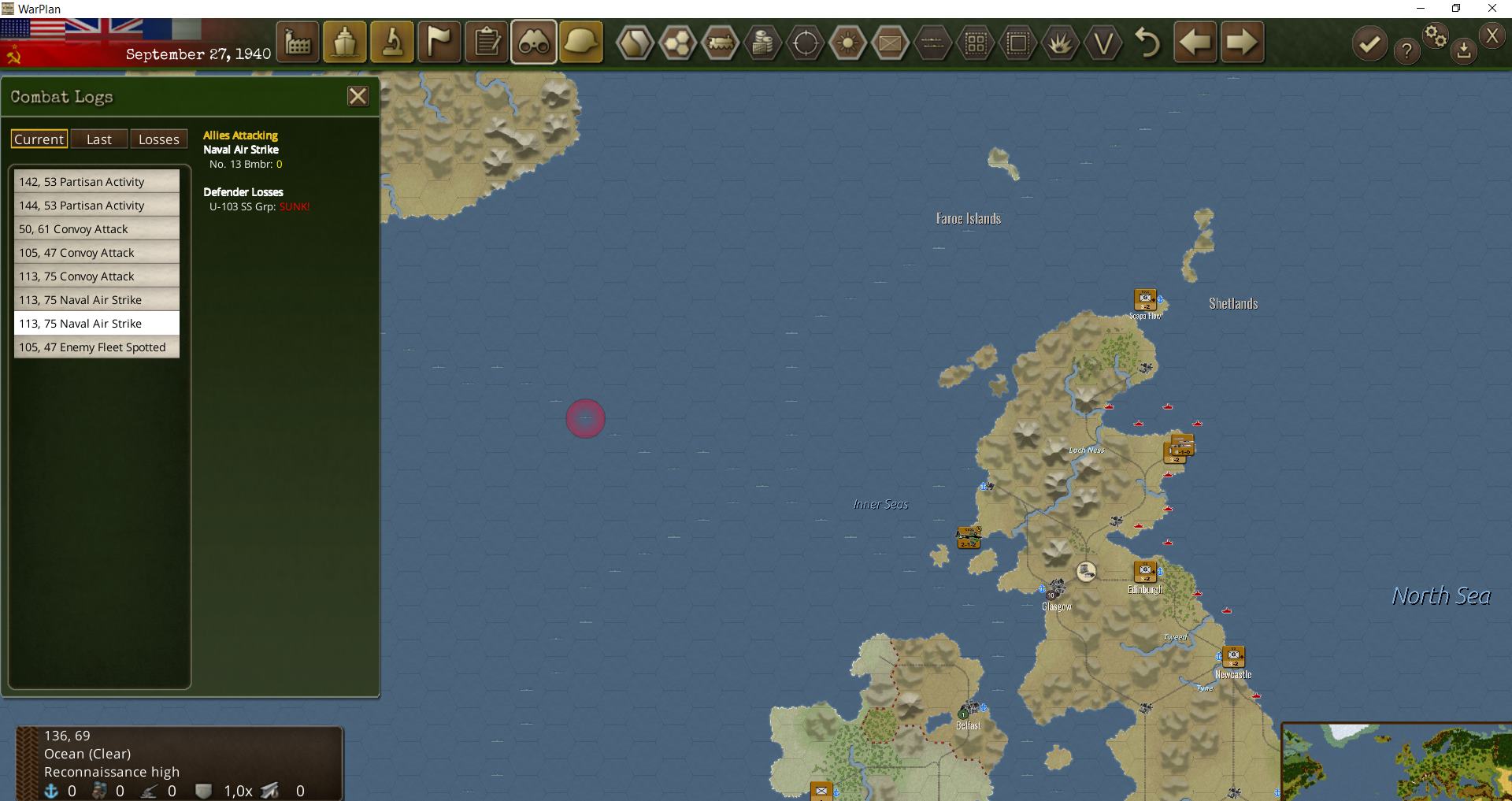The height and width of the screenshot is (801, 1512).
Task: Click the explosion combat results overlay
Action: pyautogui.click(x=1062, y=43)
